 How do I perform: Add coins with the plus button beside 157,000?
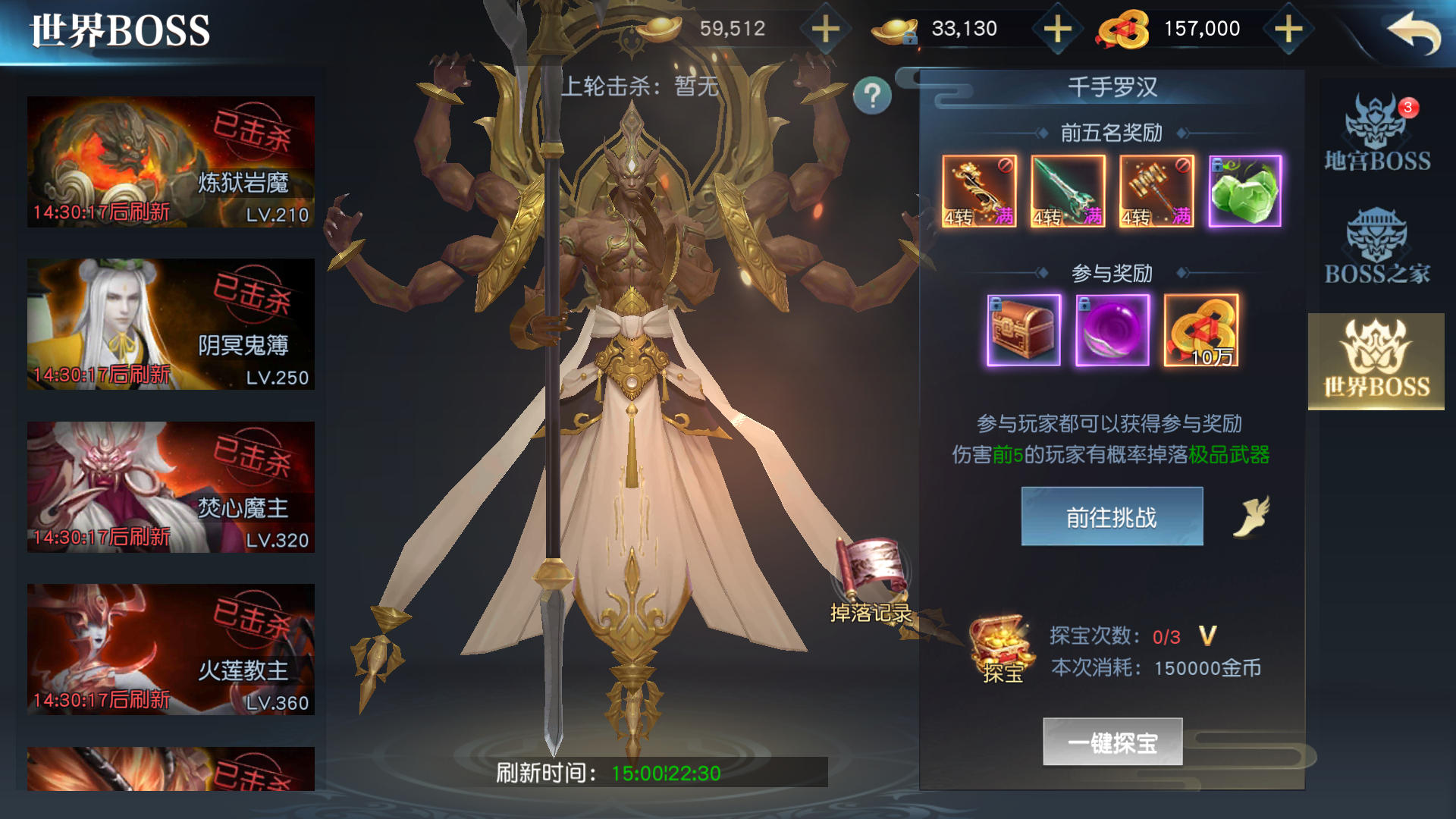1288,30
